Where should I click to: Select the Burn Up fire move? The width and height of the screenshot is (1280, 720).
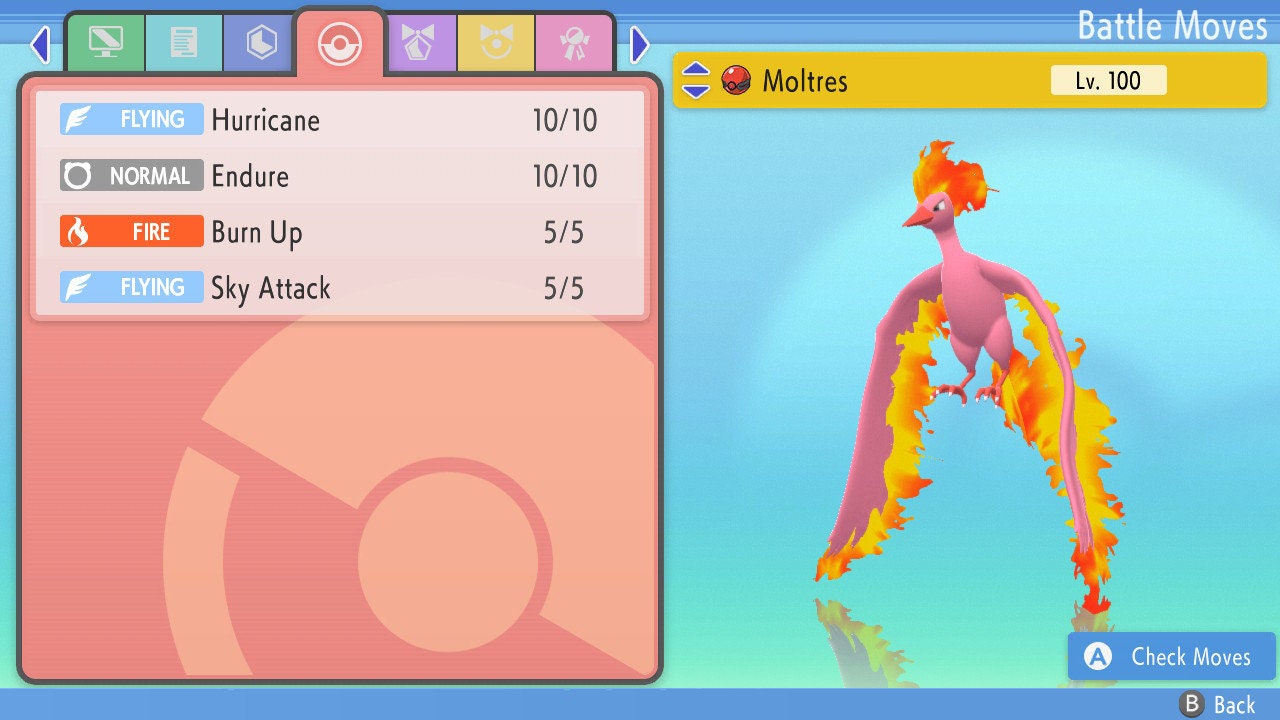point(340,232)
